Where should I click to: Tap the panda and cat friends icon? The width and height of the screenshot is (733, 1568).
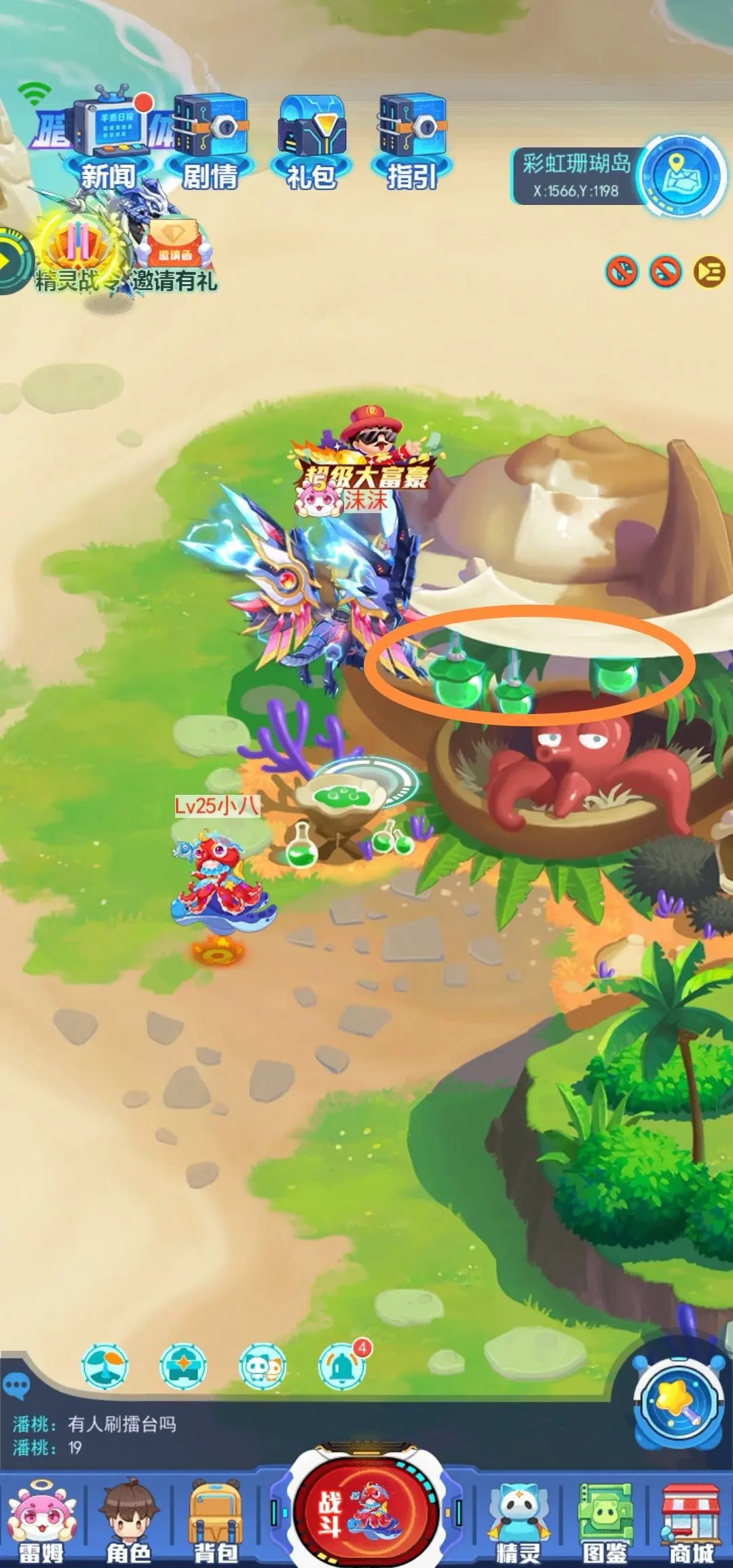(263, 1366)
